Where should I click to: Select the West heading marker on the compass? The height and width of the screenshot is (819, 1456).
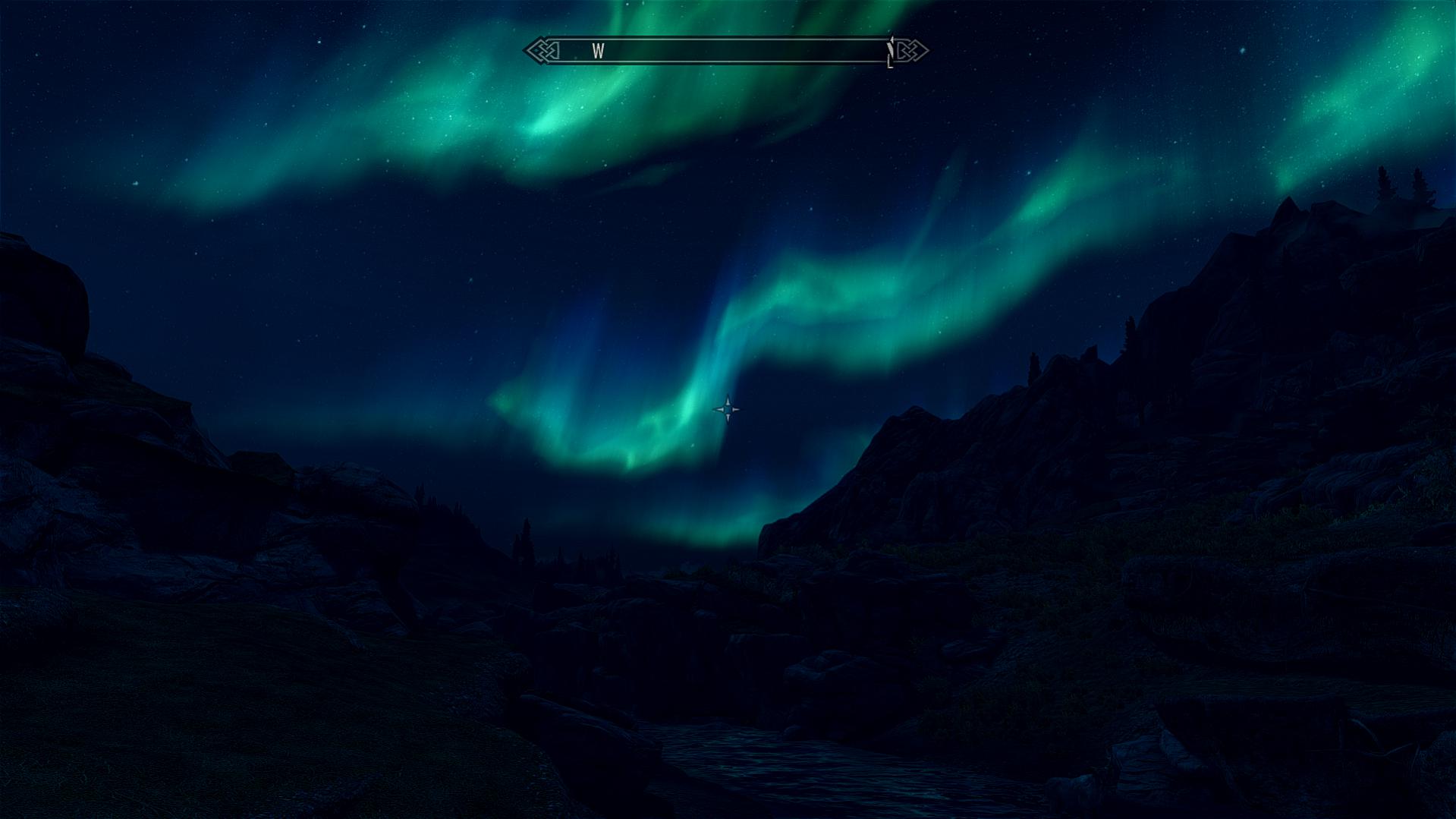click(599, 52)
